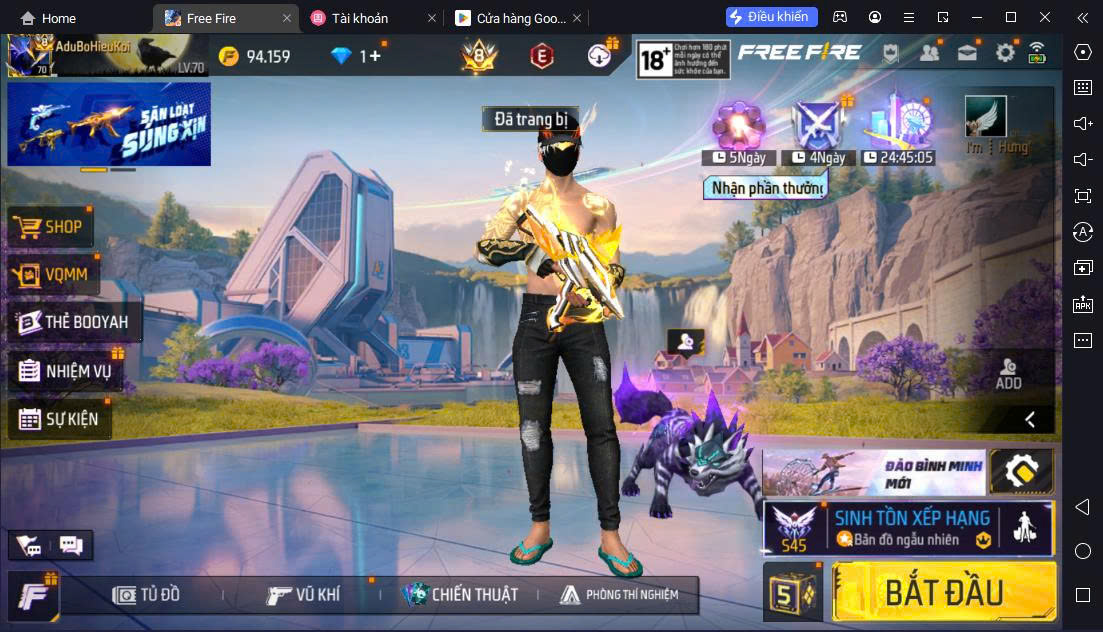
Task: Open PHÒNG THÍ NGHIỆM lab
Action: pos(618,595)
